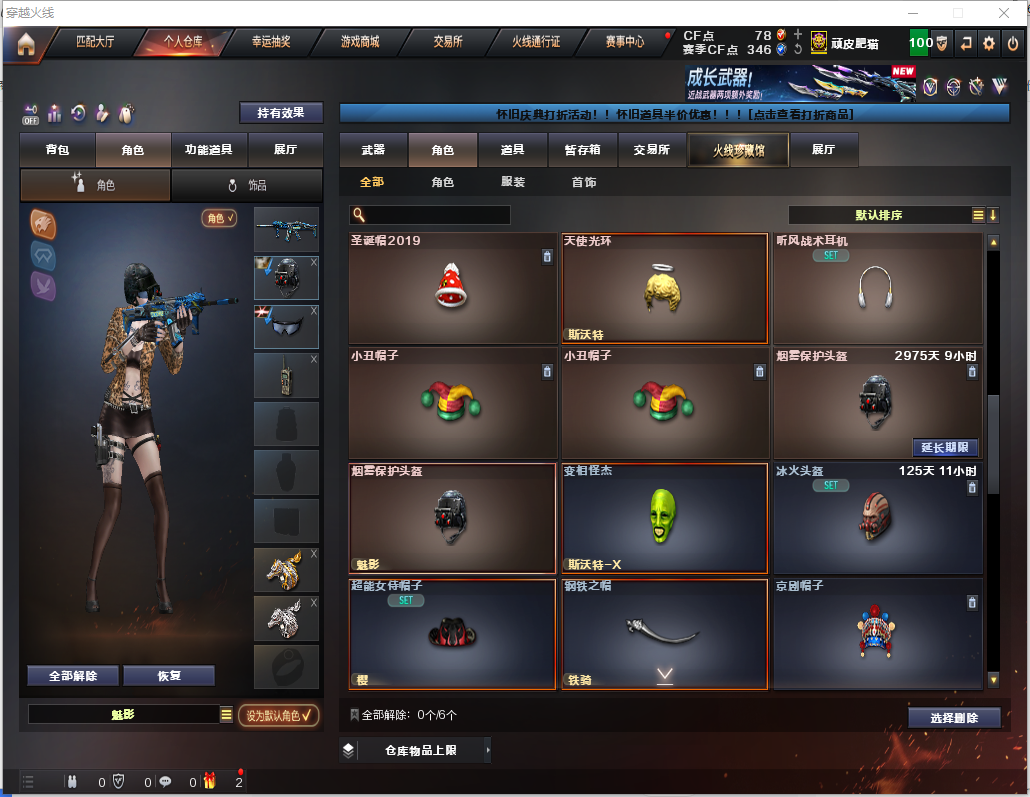Open the 幸运抽奖 lucky draw page
This screenshot has width=1030, height=797.
coord(270,42)
